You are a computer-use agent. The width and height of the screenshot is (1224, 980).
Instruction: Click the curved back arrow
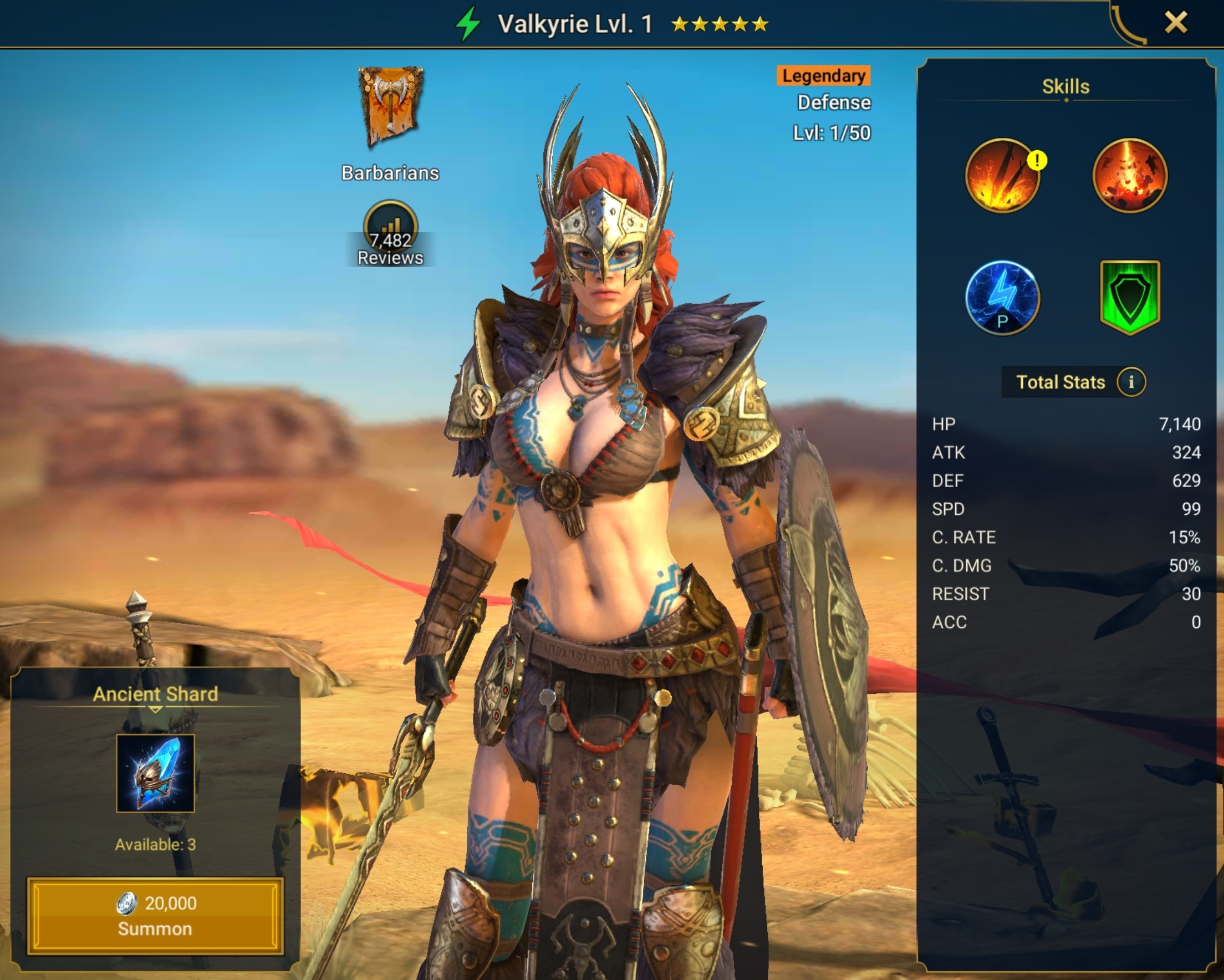click(1128, 25)
